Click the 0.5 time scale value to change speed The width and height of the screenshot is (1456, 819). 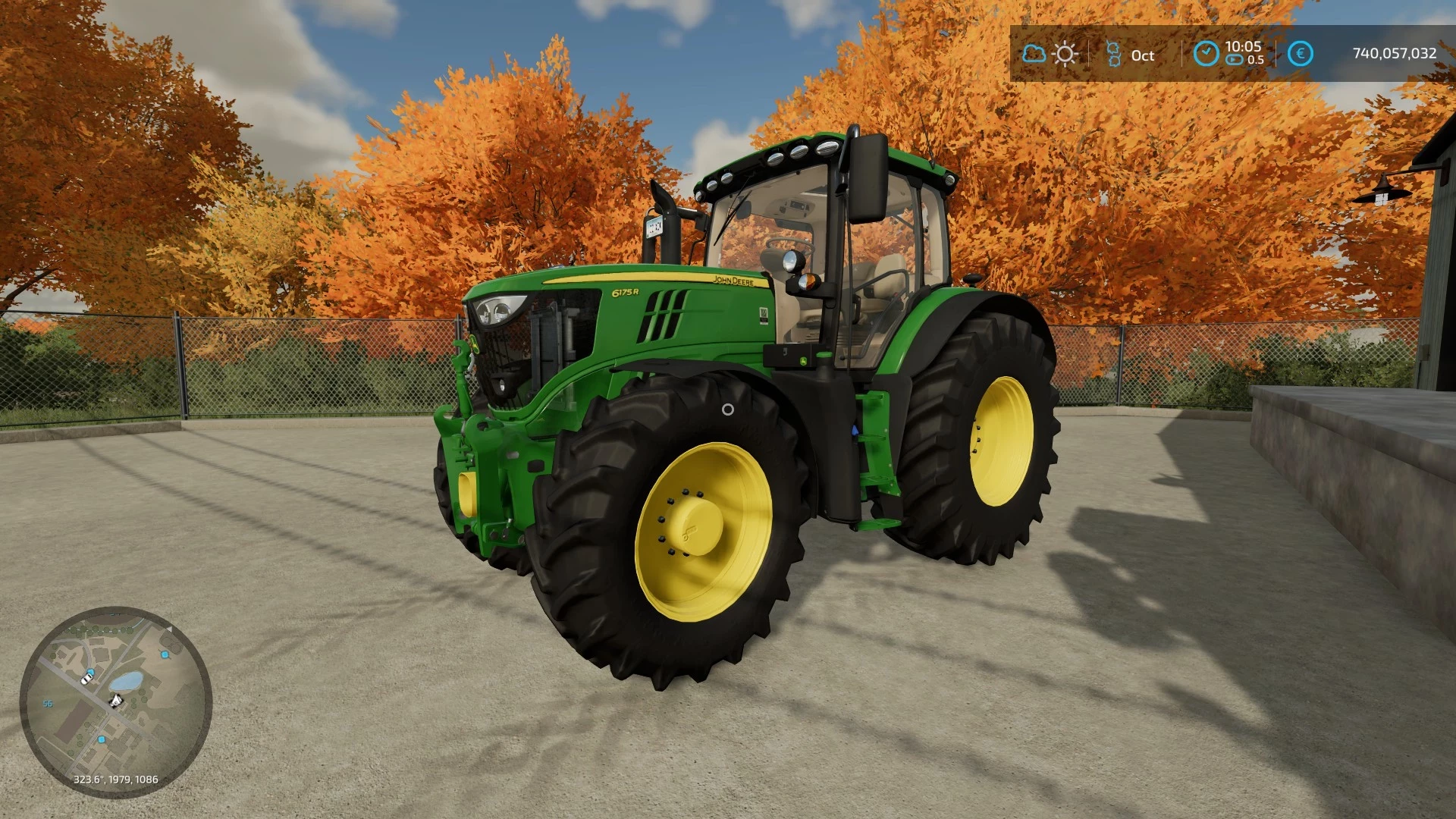[1256, 59]
